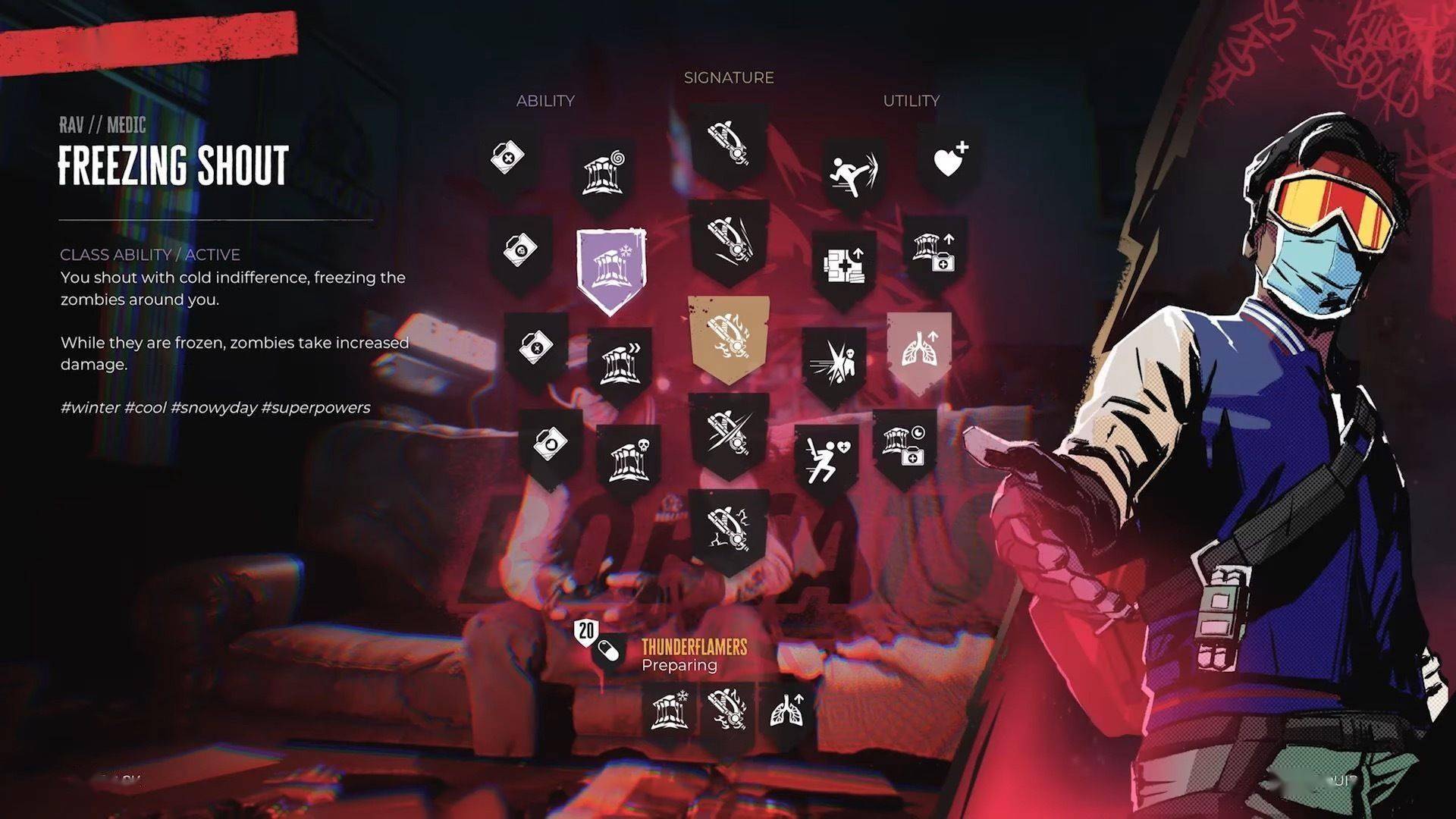Select the lungs slot under Thunderflamers loadout
This screenshot has height=819, width=1456.
tap(786, 711)
